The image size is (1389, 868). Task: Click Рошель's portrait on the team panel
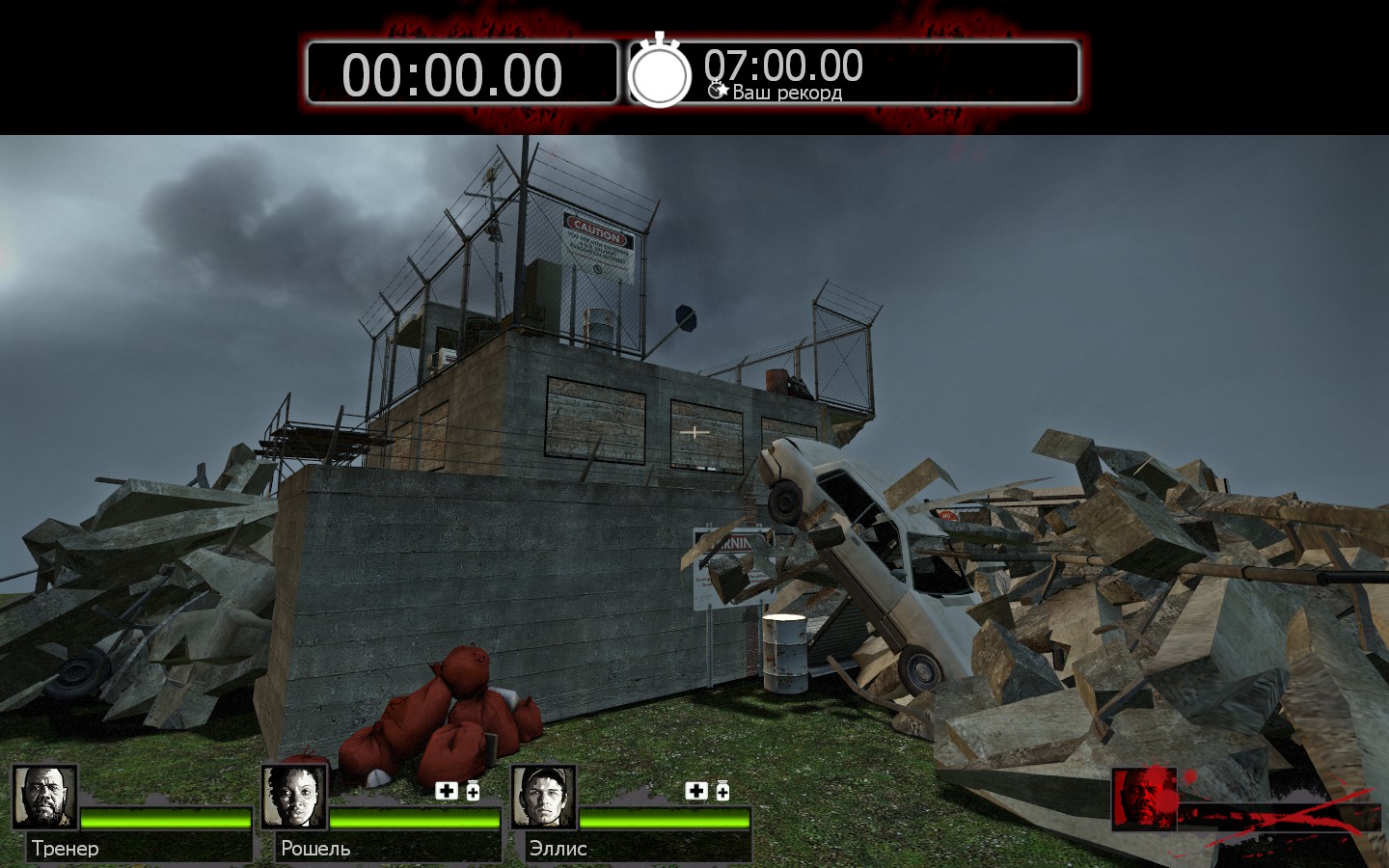point(294,797)
